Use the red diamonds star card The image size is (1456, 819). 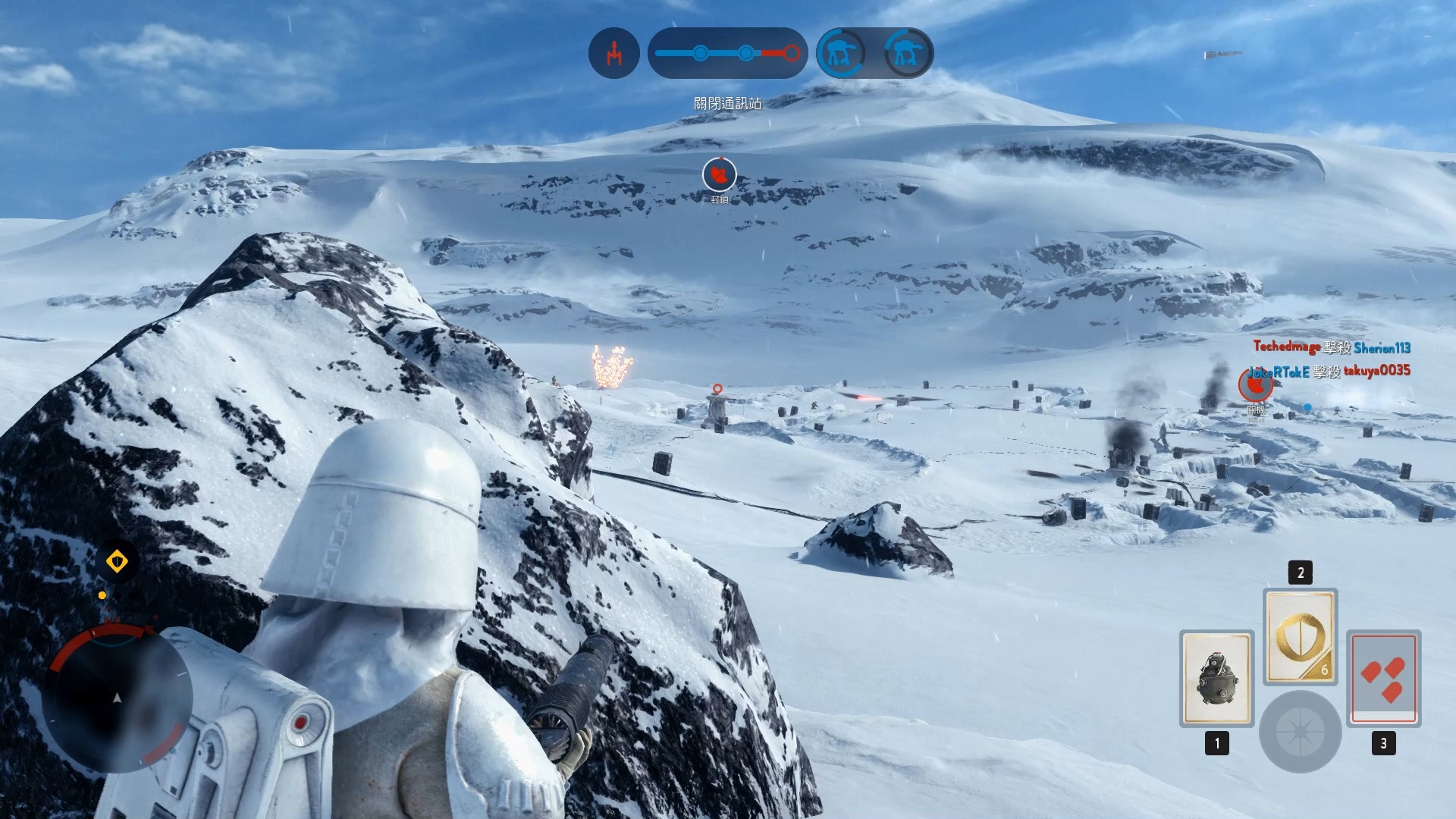[1383, 679]
